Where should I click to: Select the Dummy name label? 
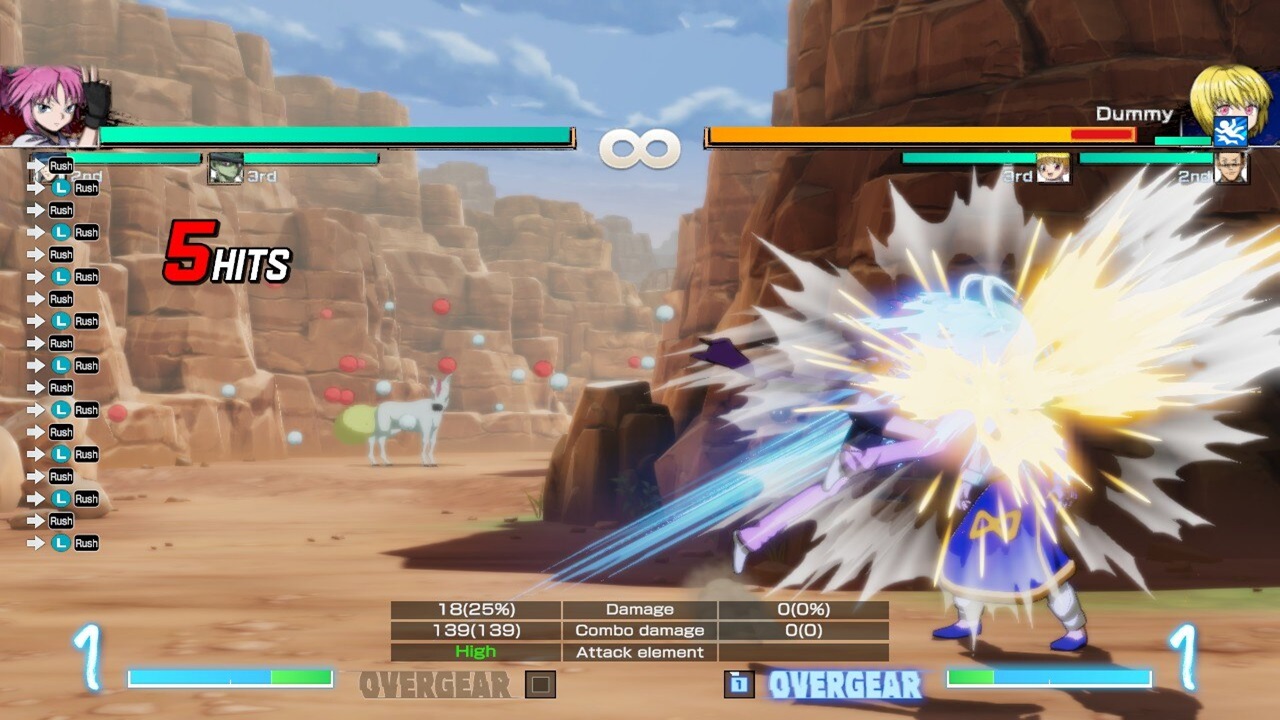pyautogui.click(x=1137, y=113)
